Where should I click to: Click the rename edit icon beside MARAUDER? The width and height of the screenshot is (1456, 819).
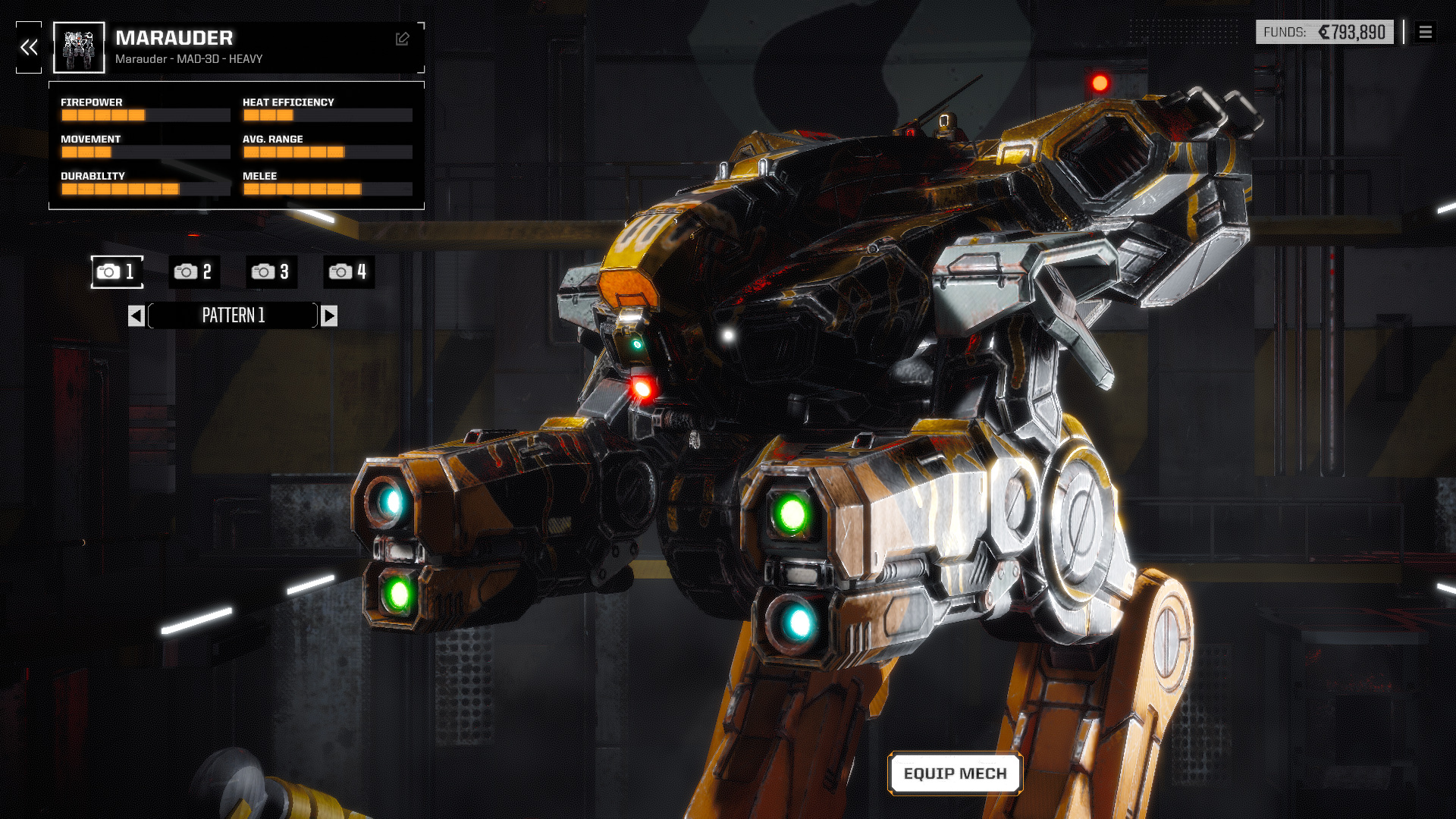403,39
